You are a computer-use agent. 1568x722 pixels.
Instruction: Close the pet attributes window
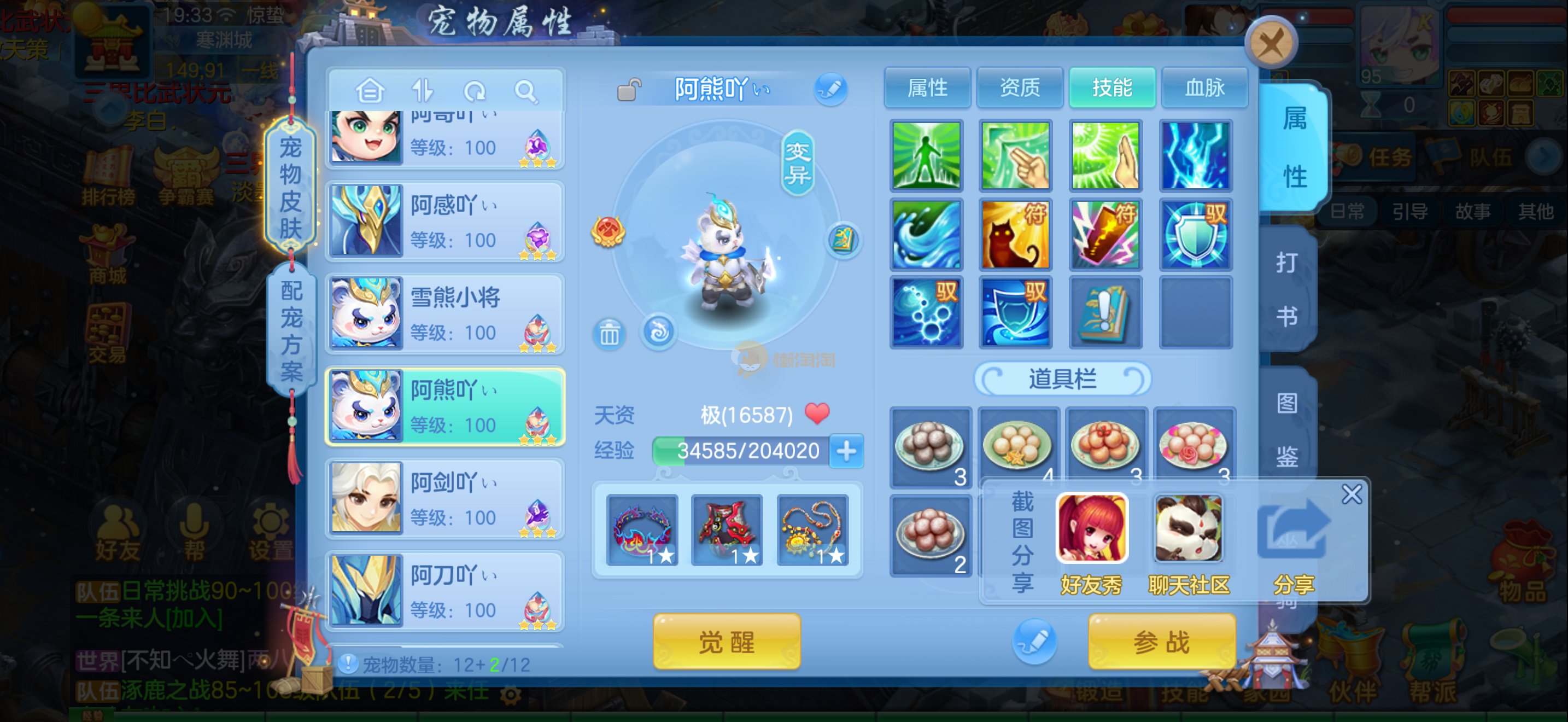(x=1271, y=44)
